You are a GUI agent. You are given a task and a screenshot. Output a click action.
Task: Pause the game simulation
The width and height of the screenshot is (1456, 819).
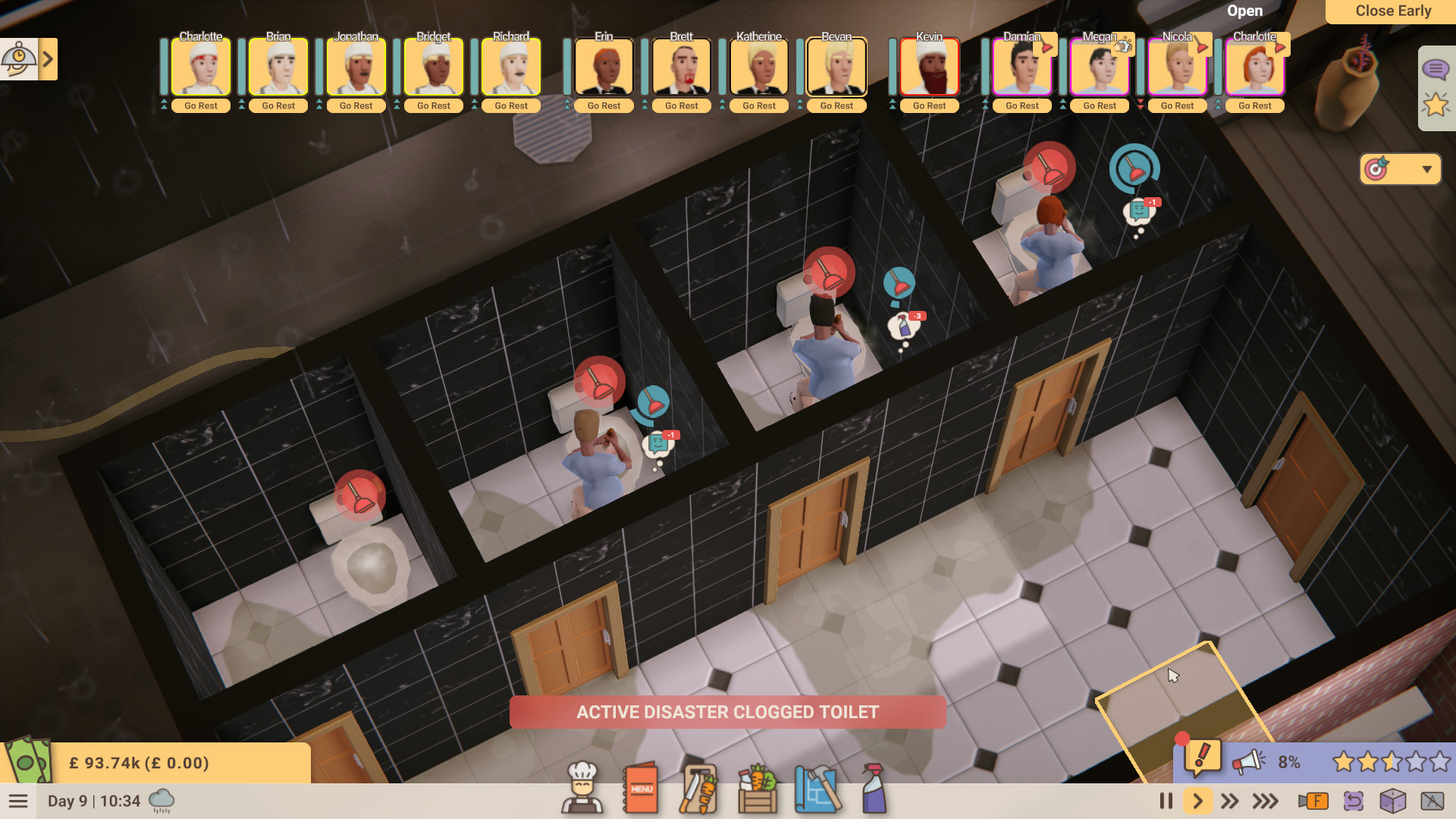1166,801
